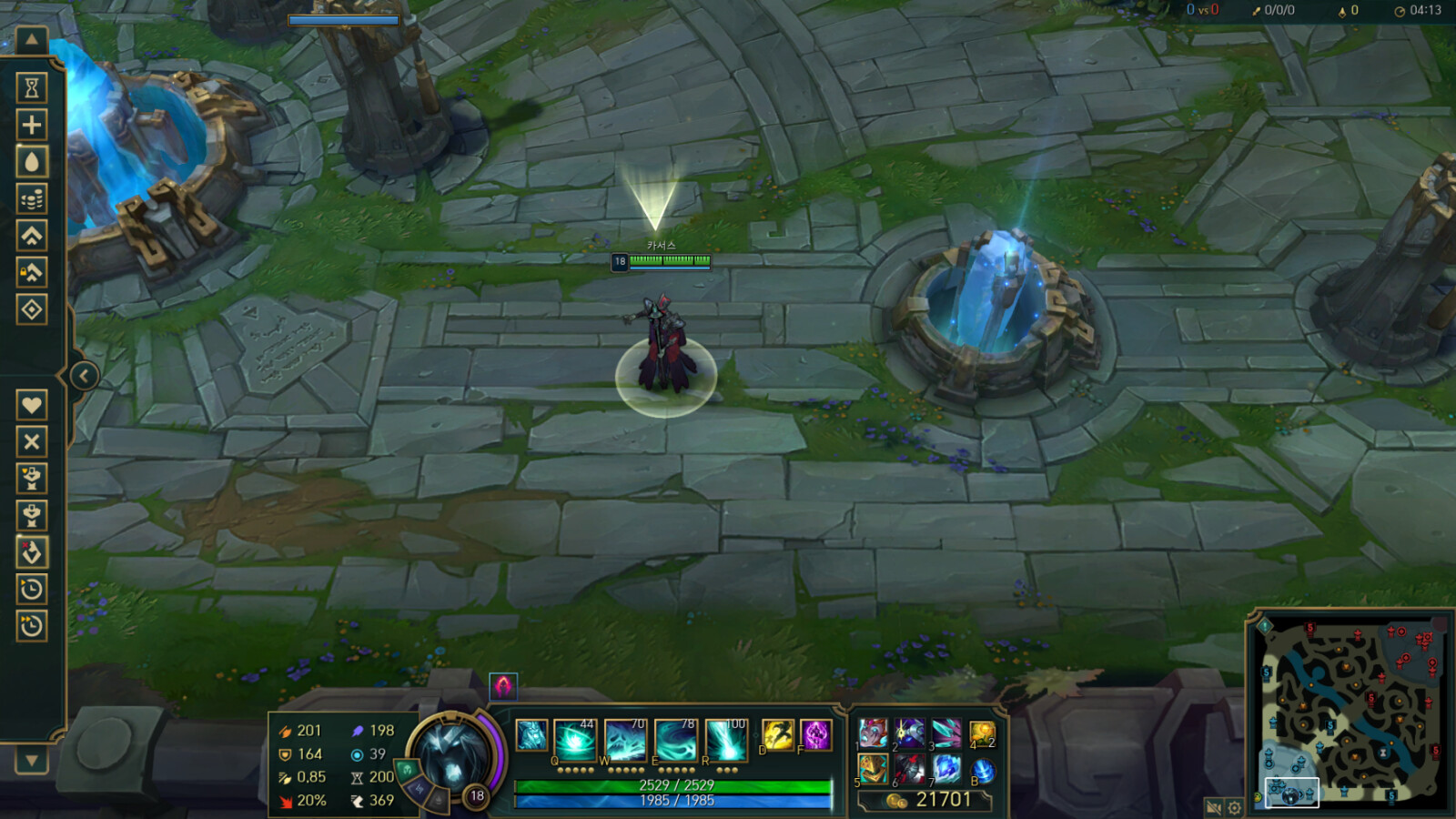1456x819 pixels.
Task: Open the gear settings button beside minimap
Action: (1235, 807)
